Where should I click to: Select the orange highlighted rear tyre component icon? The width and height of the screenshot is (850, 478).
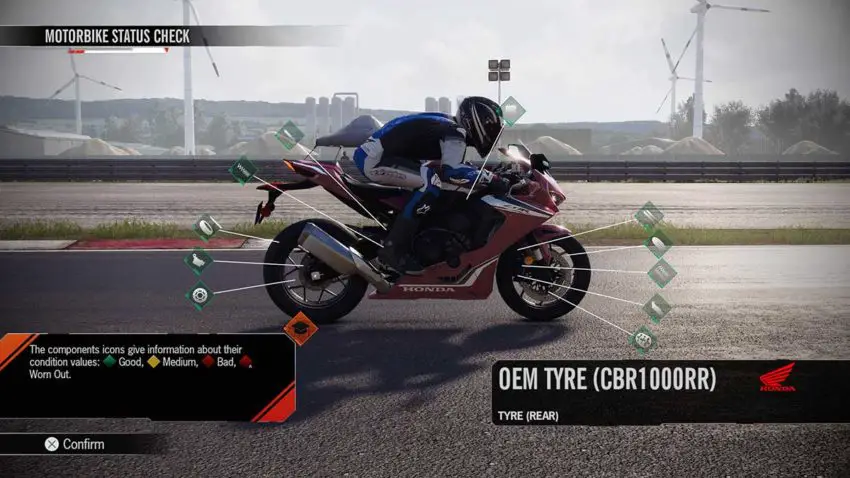pyautogui.click(x=300, y=327)
